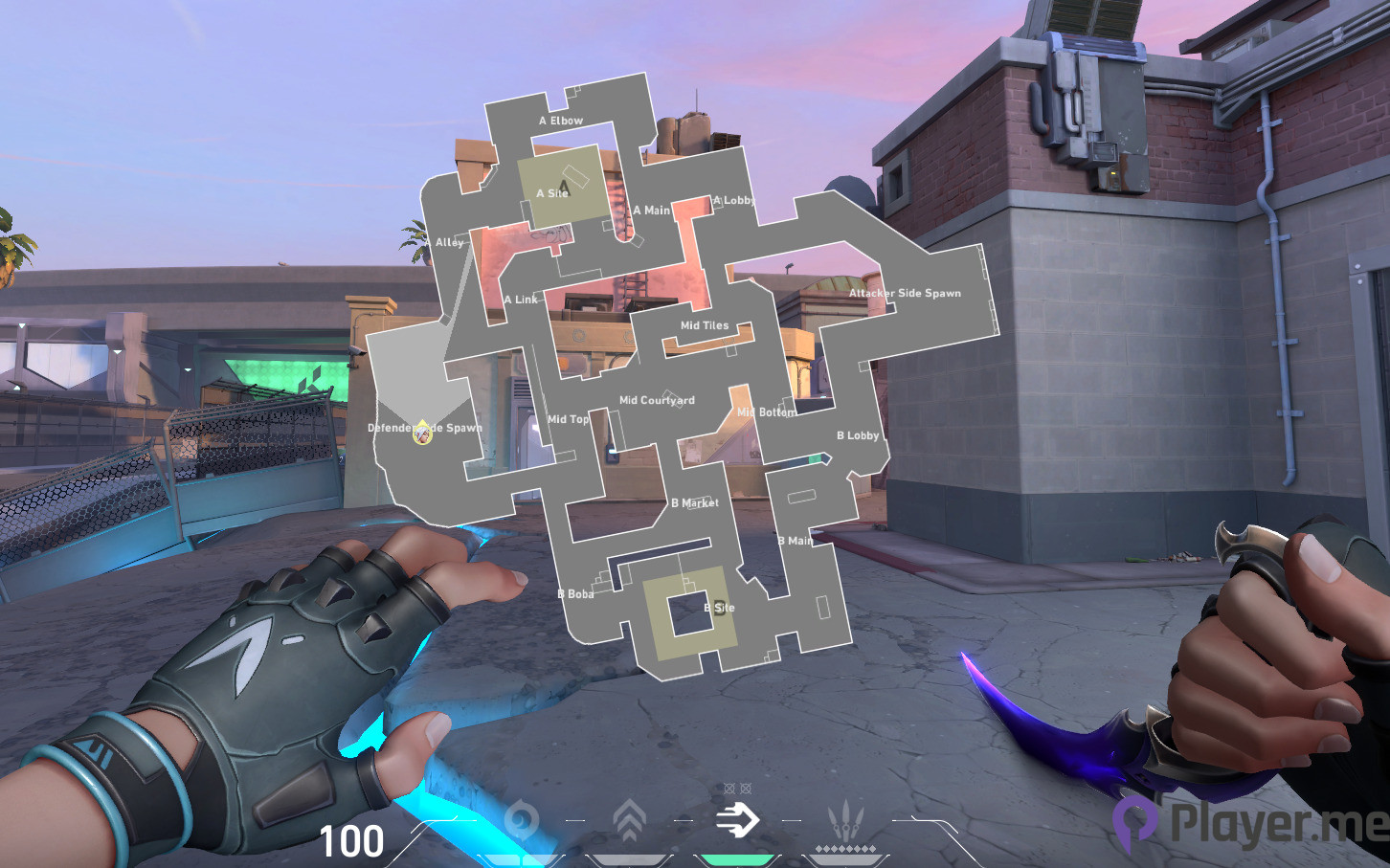Select the Attacker Side Spawn label
This screenshot has width=1390, height=868.
click(x=906, y=293)
